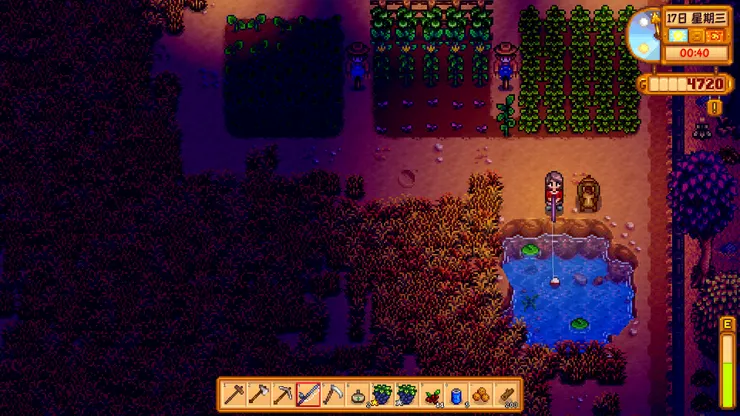740x416 pixels.
Task: Select the blue soda can slot
Action: pos(457,395)
